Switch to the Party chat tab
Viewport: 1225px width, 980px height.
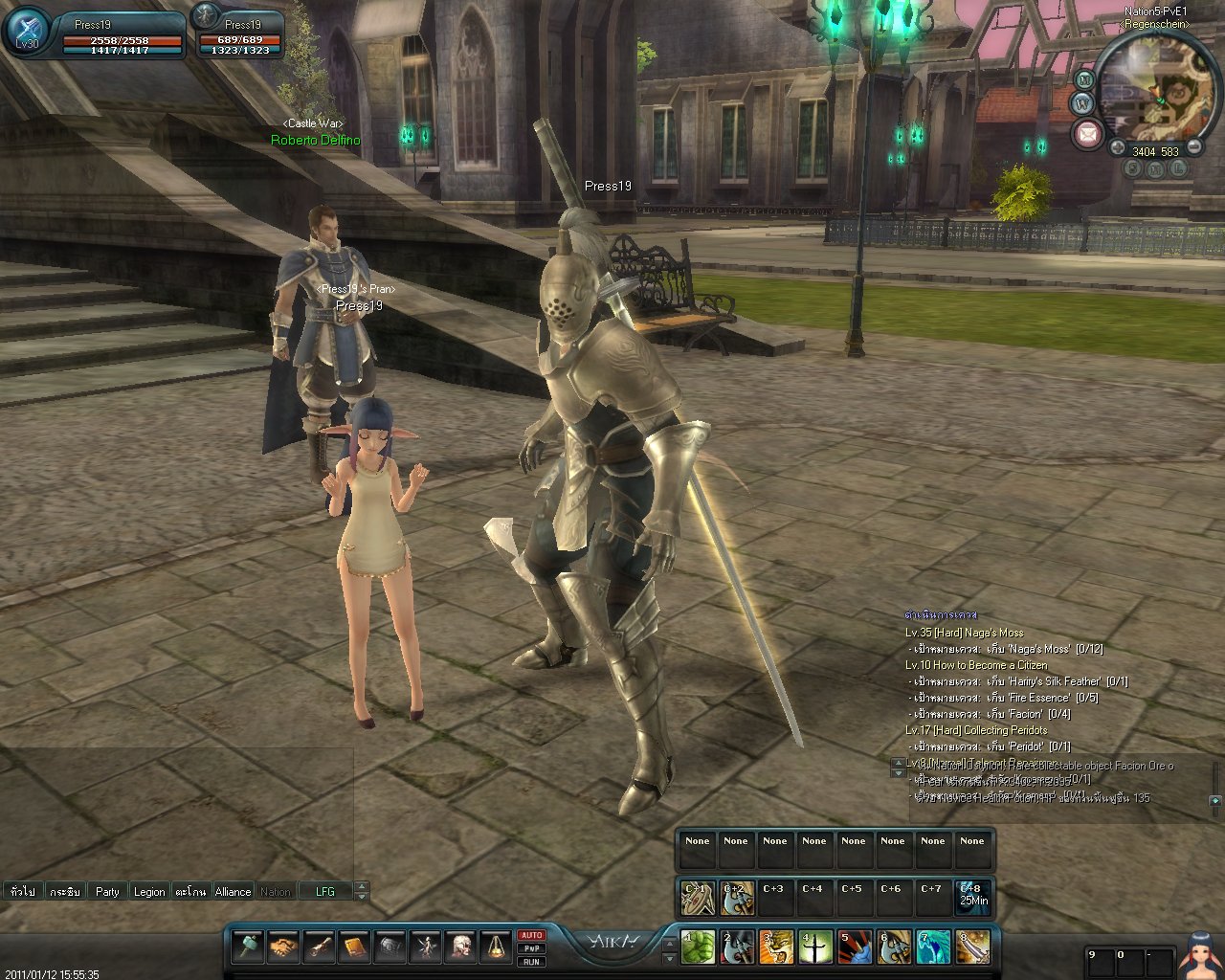point(107,891)
